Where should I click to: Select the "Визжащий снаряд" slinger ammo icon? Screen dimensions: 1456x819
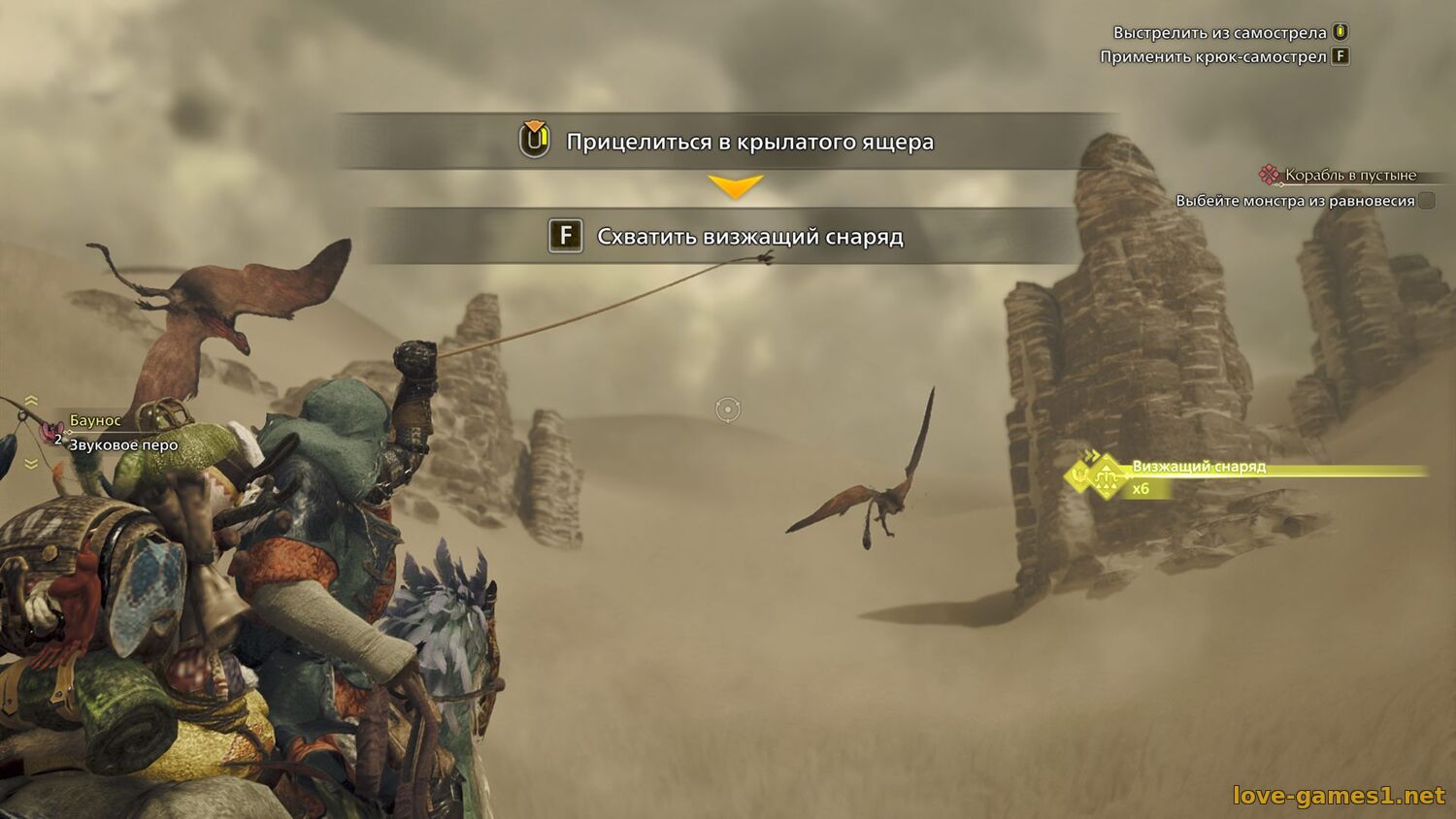pos(1105,477)
